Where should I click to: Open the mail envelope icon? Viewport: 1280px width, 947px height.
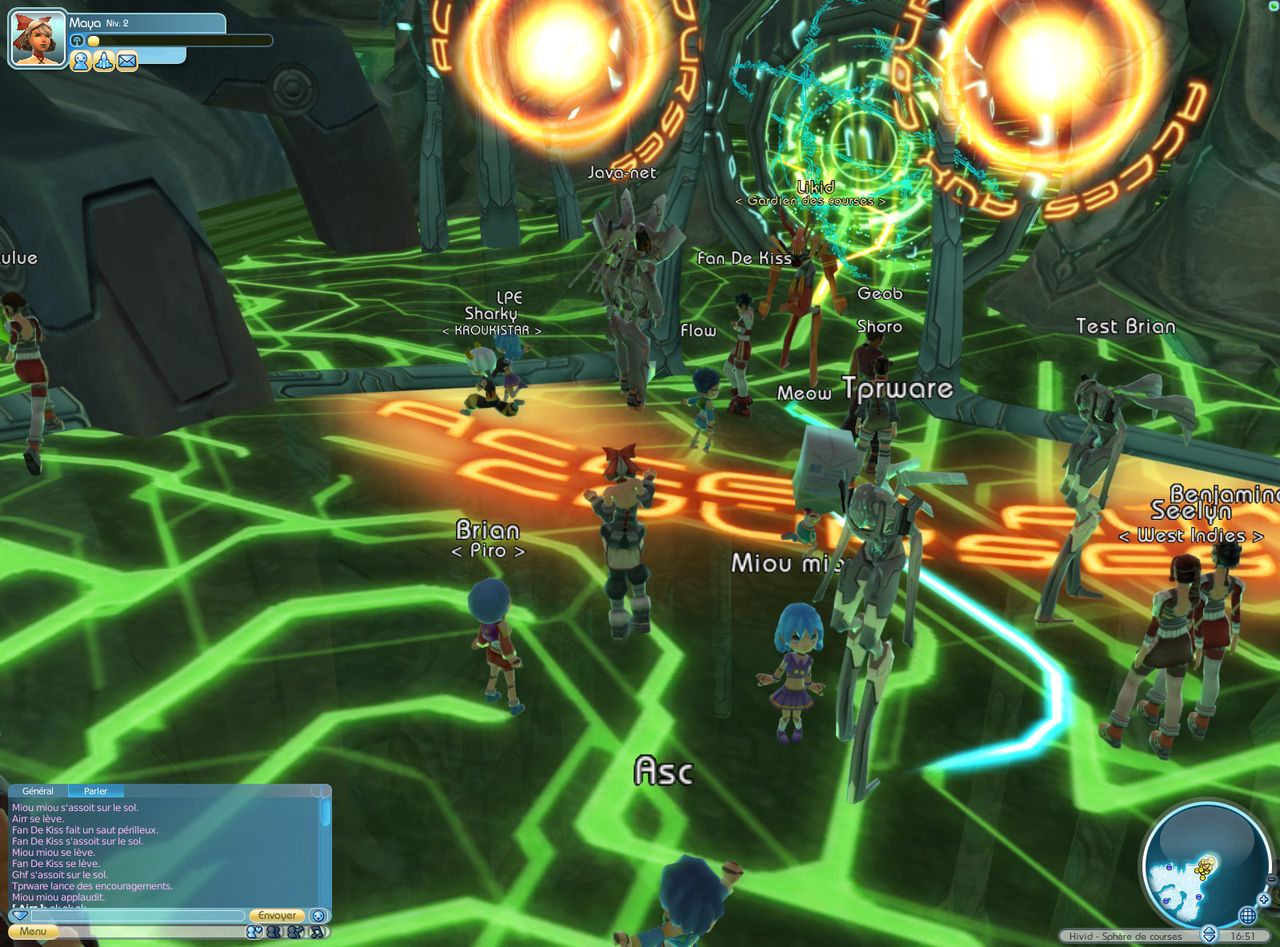(x=127, y=62)
